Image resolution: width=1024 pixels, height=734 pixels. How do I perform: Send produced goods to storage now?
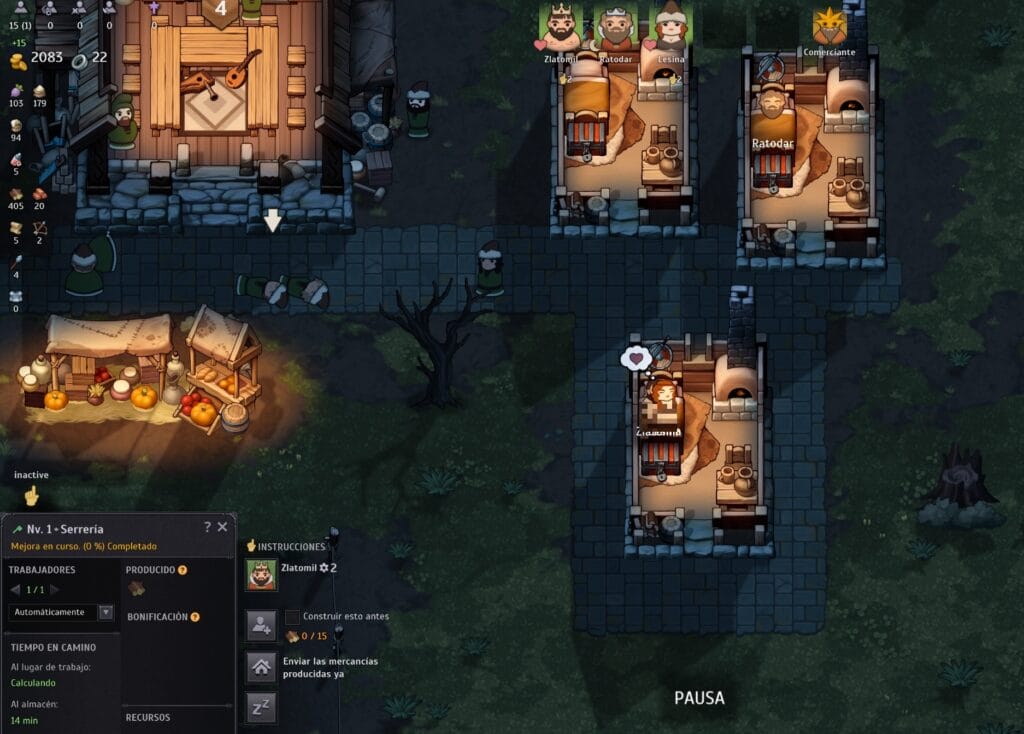(x=261, y=667)
